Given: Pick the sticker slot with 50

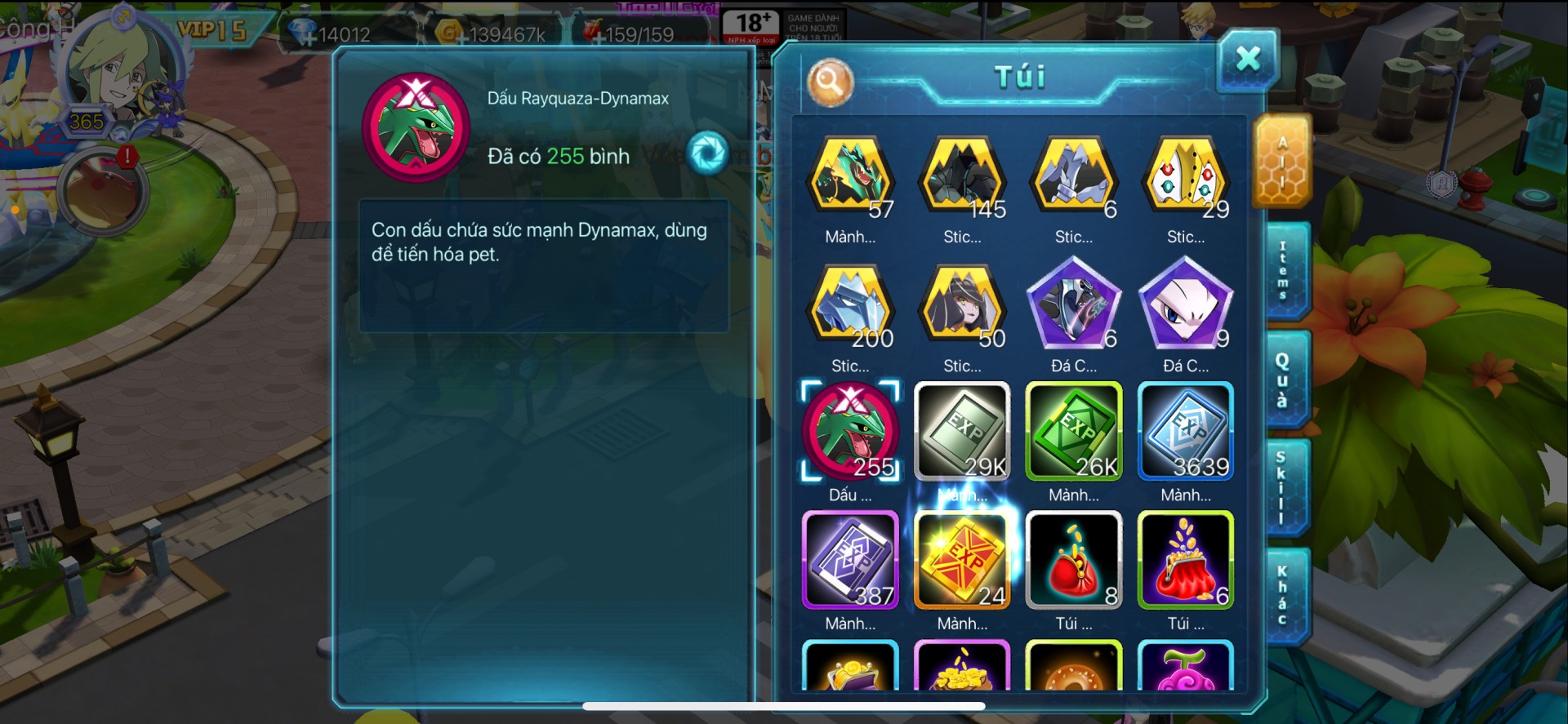Looking at the screenshot, I should 963,305.
